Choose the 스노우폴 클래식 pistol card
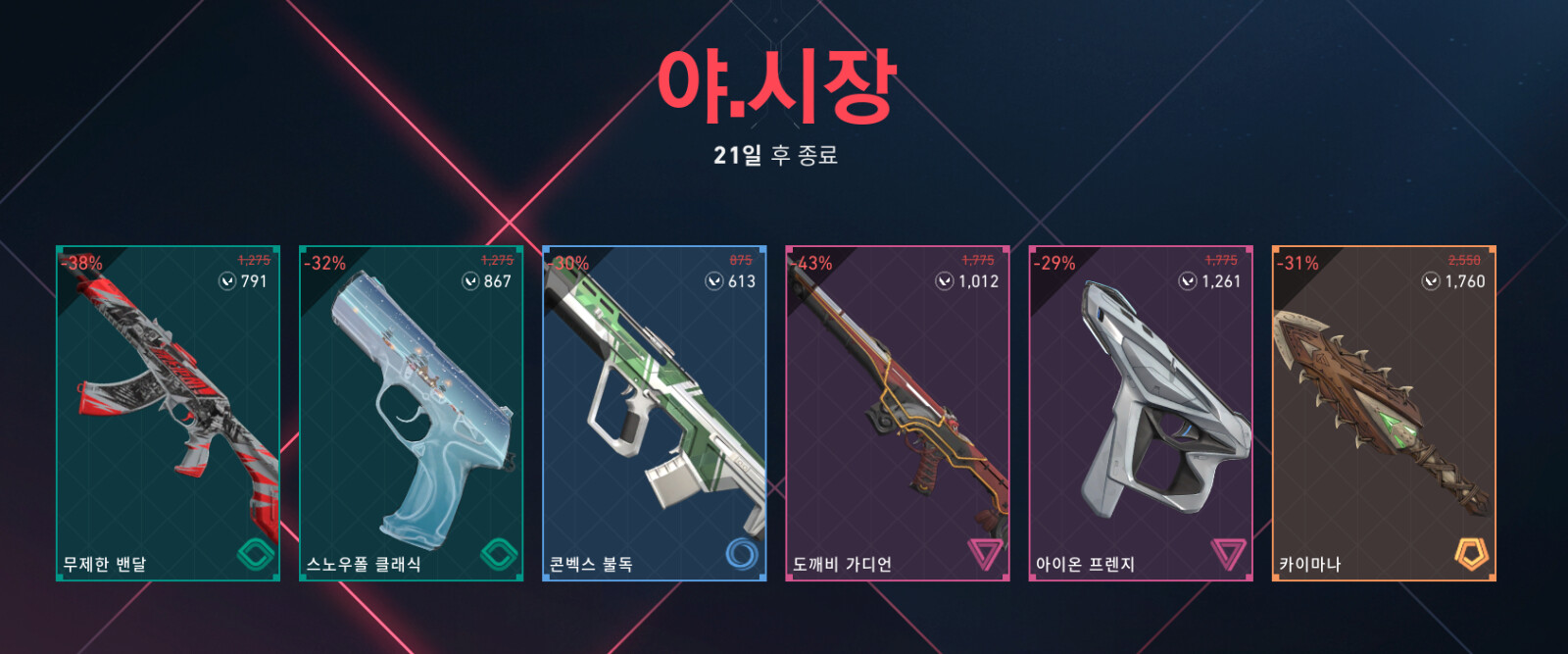The width and height of the screenshot is (1568, 654). pos(411,413)
